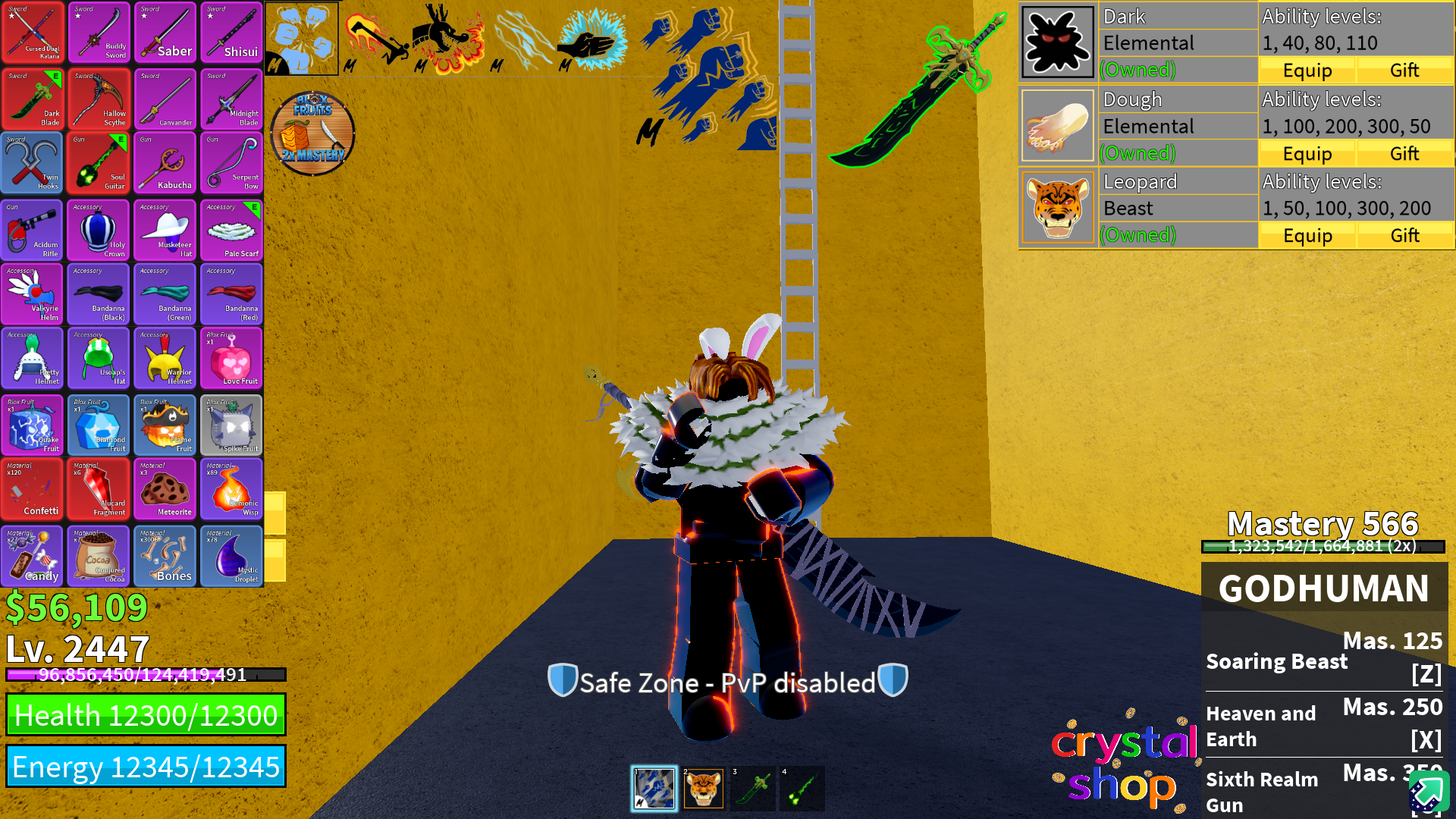This screenshot has height=819, width=1456.
Task: Select the Cursed Dual Katana sword
Action: coord(33,33)
